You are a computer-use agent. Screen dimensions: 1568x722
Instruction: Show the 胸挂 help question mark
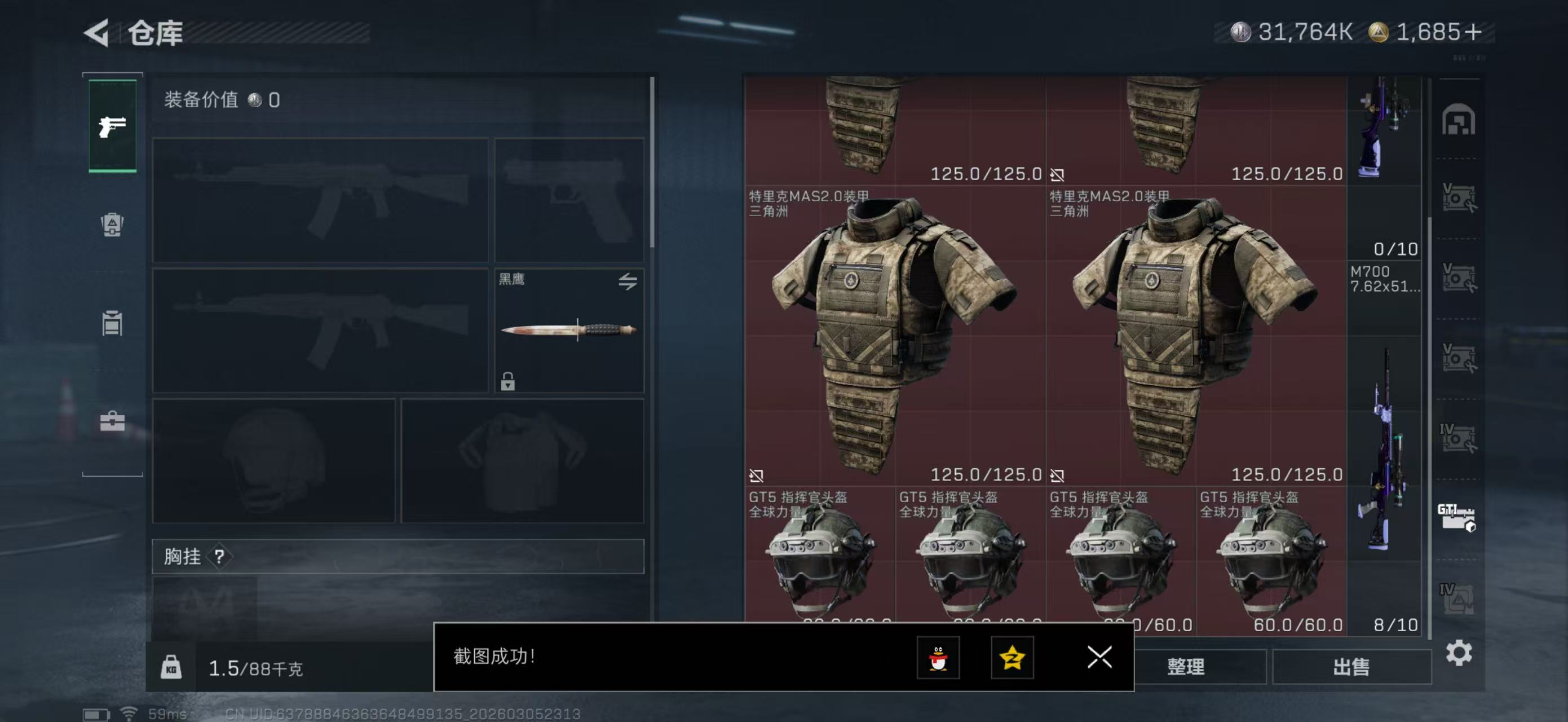pos(219,556)
